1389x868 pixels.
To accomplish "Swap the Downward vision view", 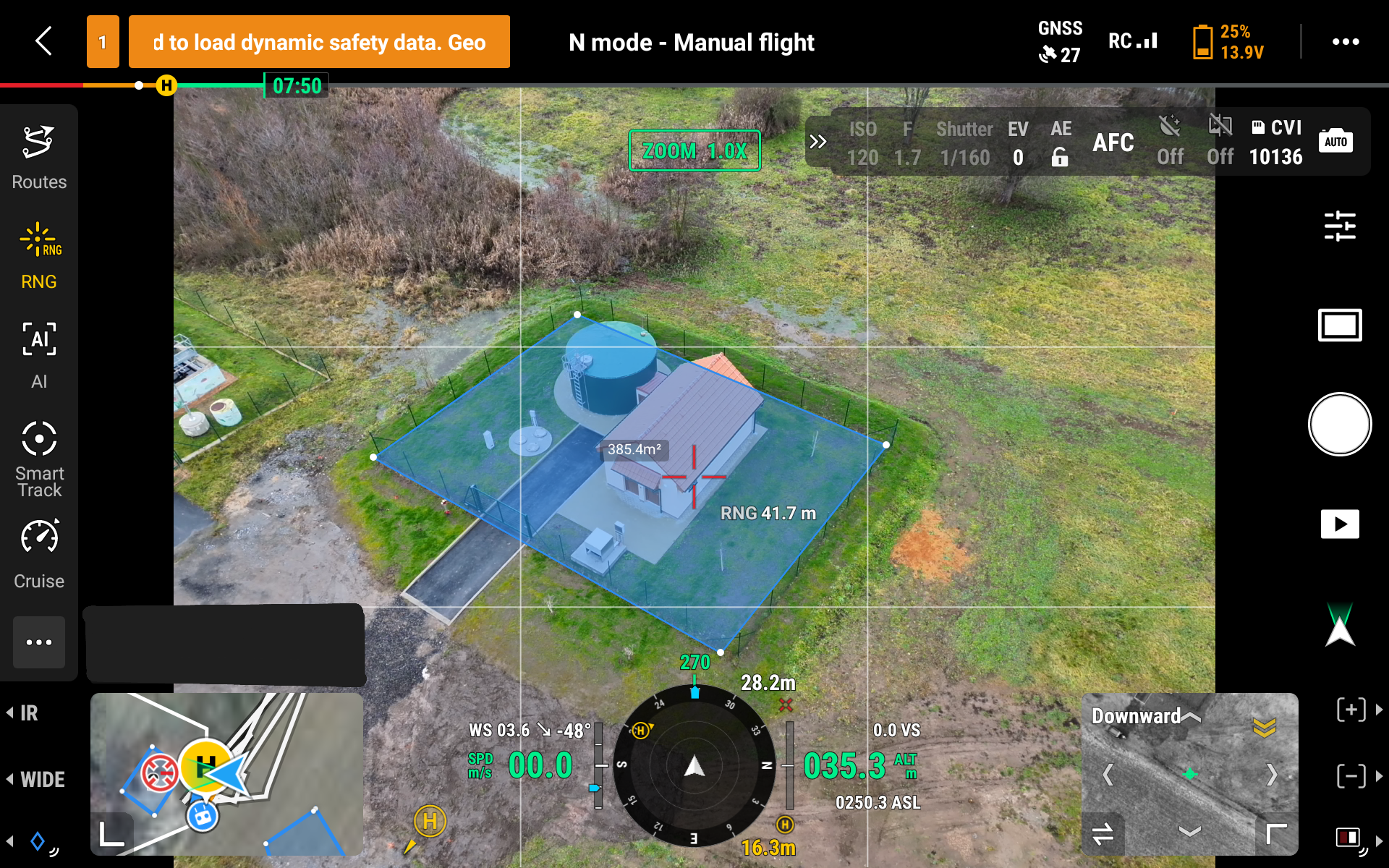I will click(x=1103, y=833).
